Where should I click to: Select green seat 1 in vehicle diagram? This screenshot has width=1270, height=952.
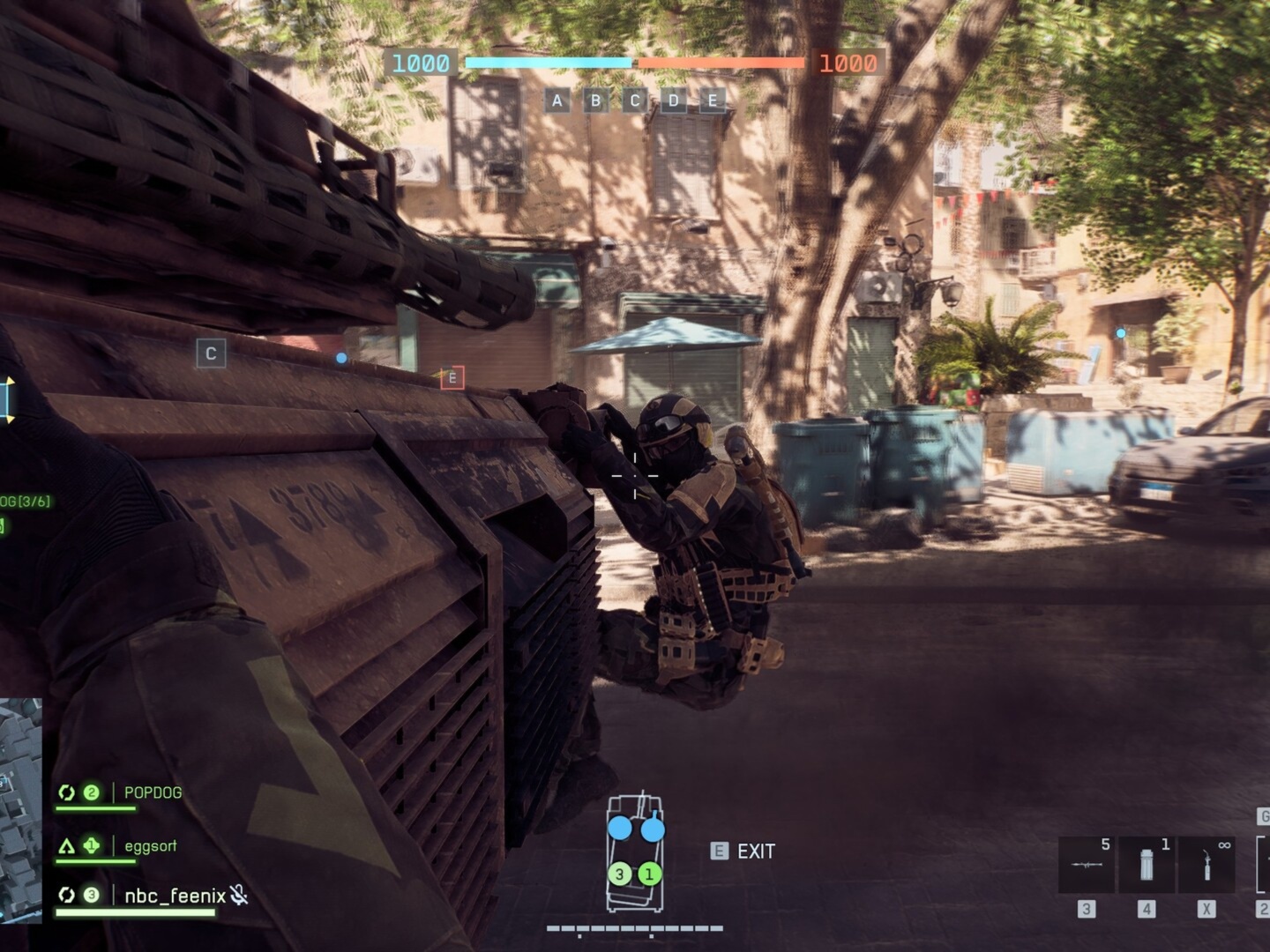tap(650, 874)
